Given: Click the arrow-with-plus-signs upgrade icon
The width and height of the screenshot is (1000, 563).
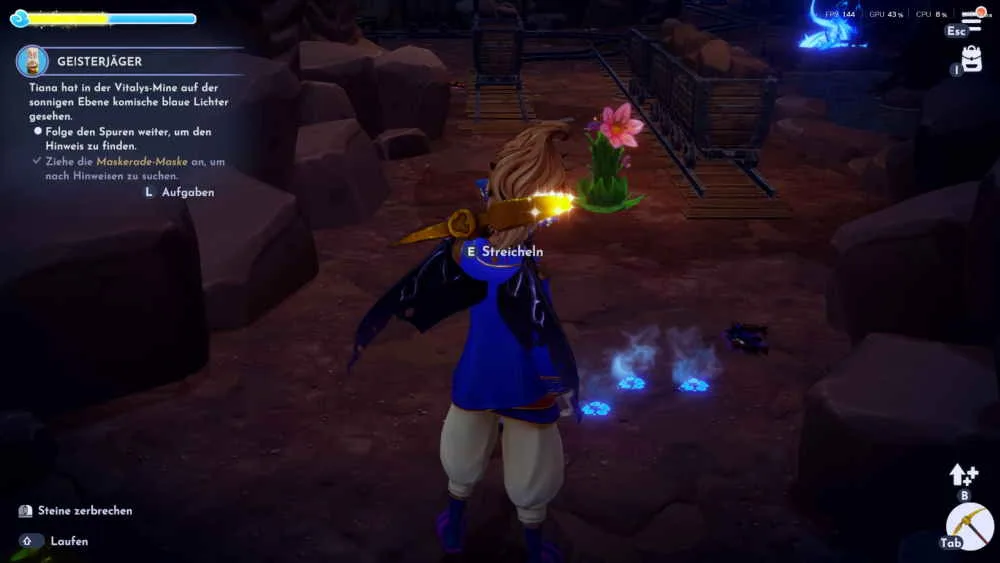Looking at the screenshot, I should point(964,474).
